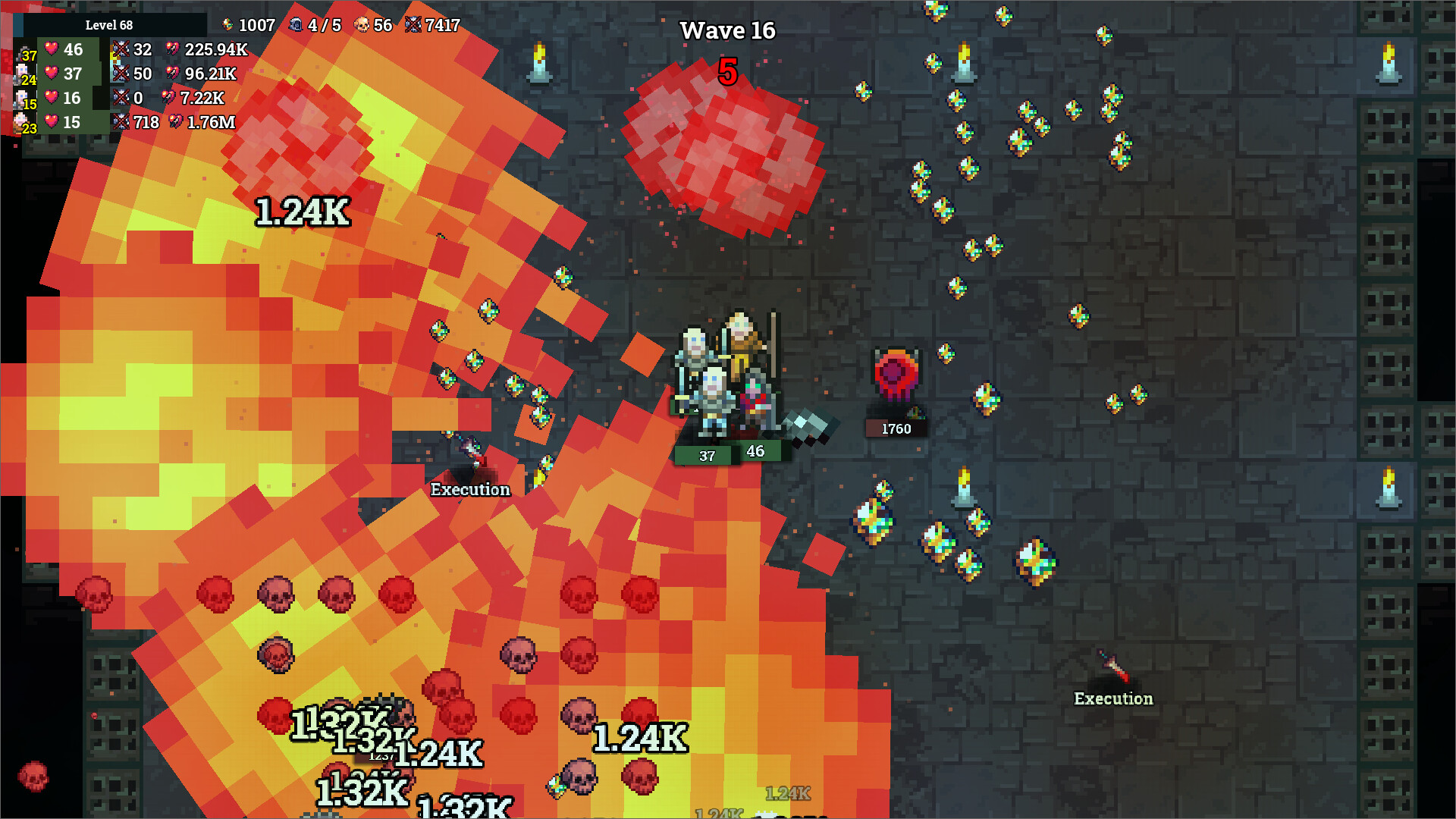Click the gem currency icon showing 1007
Viewport: 1456px width, 819px height.
coord(227,24)
